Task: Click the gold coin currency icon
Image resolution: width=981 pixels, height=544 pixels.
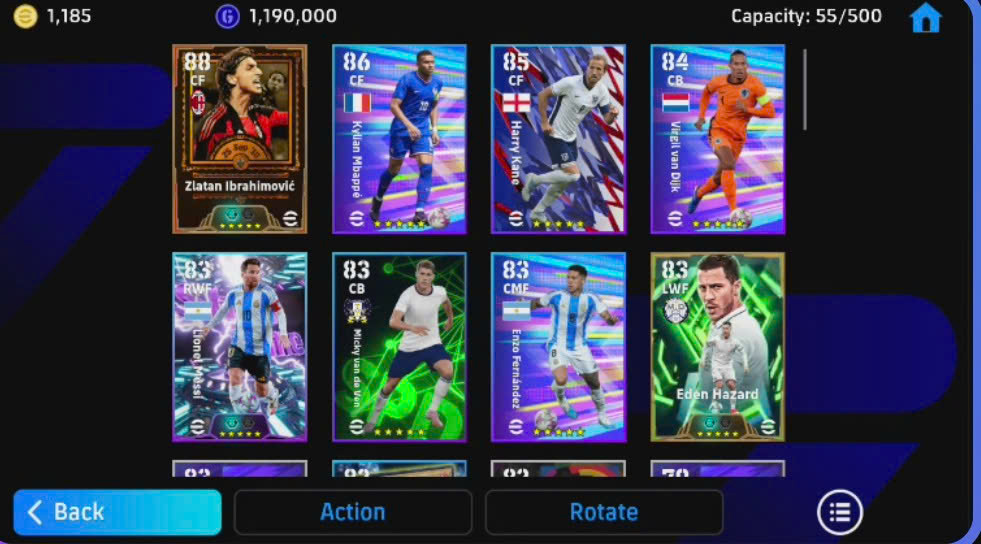Action: tap(25, 16)
